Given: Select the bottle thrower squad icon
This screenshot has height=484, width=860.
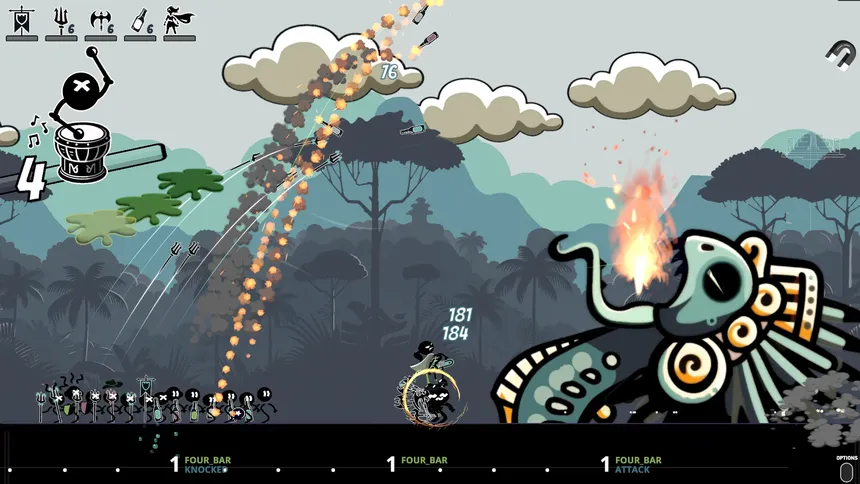Looking at the screenshot, I should 139,20.
